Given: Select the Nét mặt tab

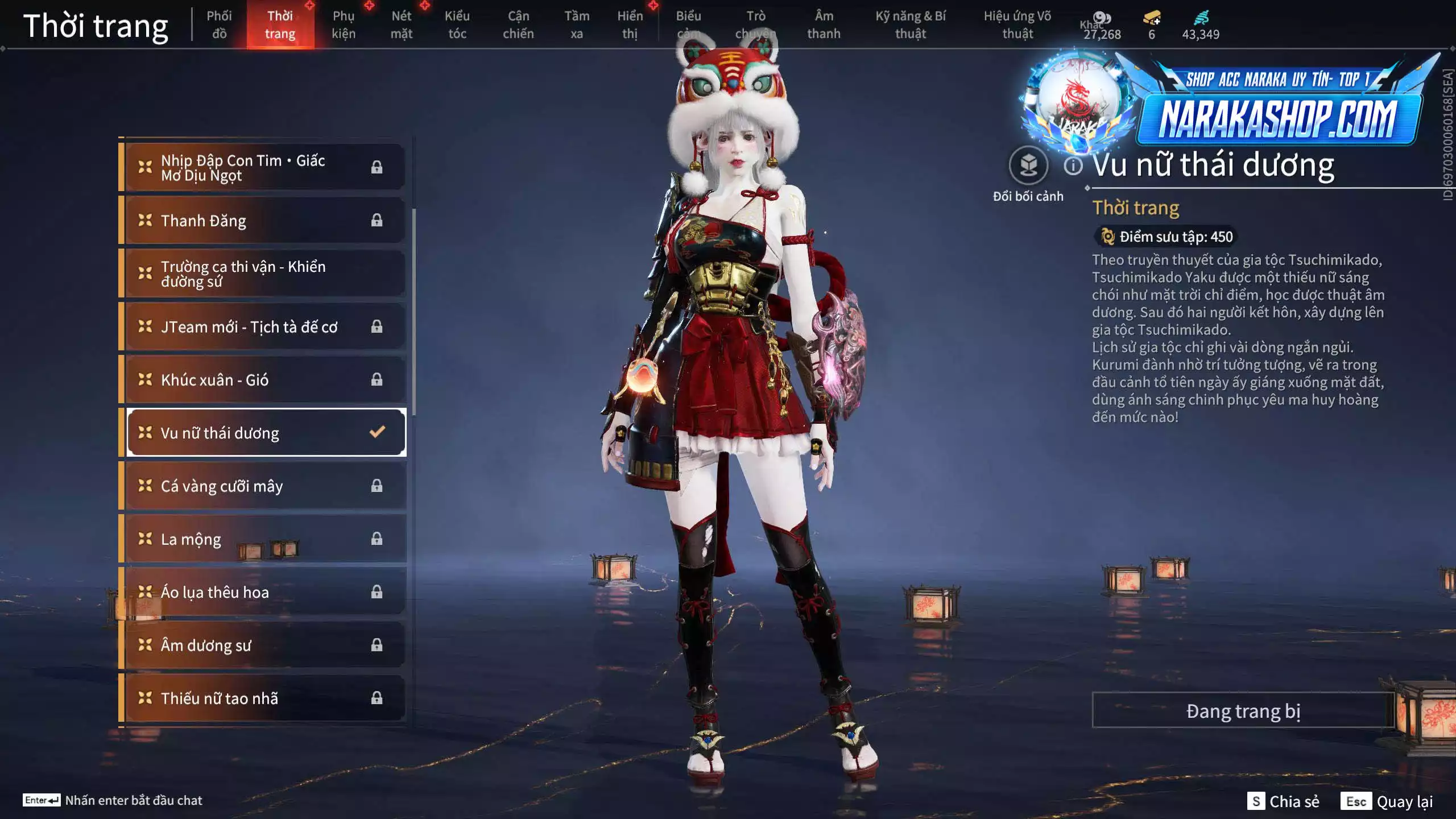Looking at the screenshot, I should coord(401,25).
